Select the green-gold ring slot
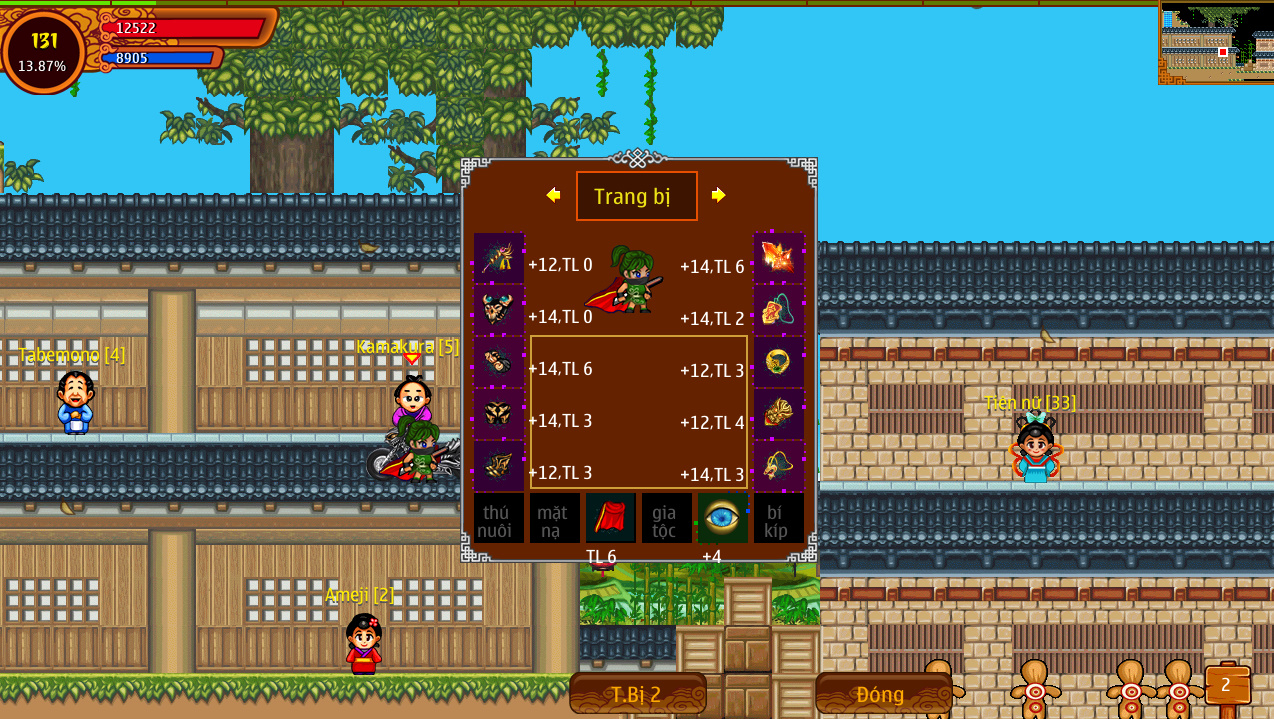The image size is (1274, 719). pyautogui.click(x=778, y=362)
